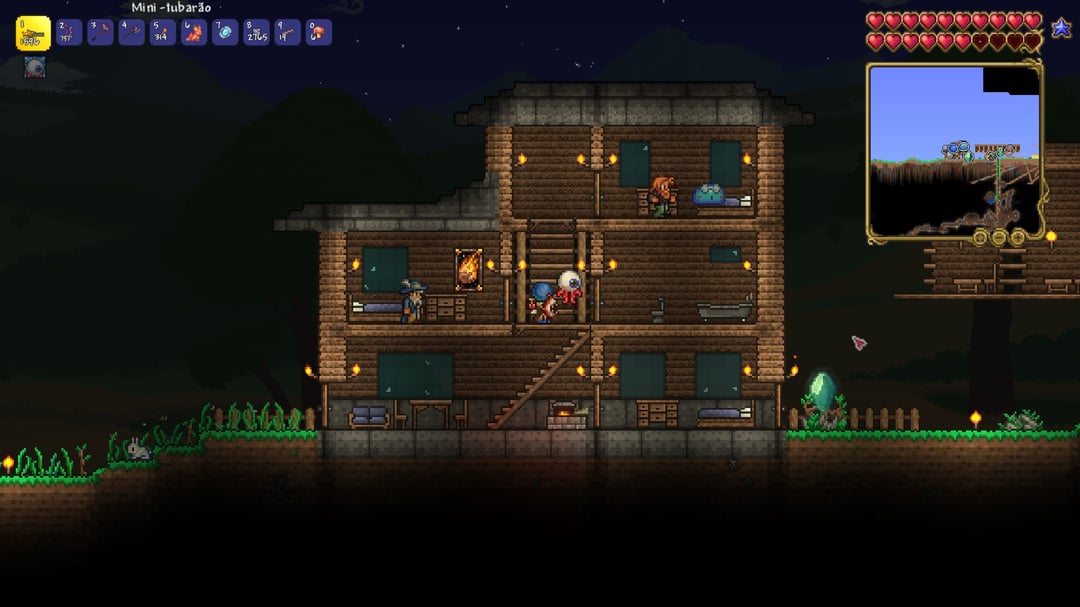
Task: Select the mushroom hotbar slot
Action: click(x=318, y=33)
